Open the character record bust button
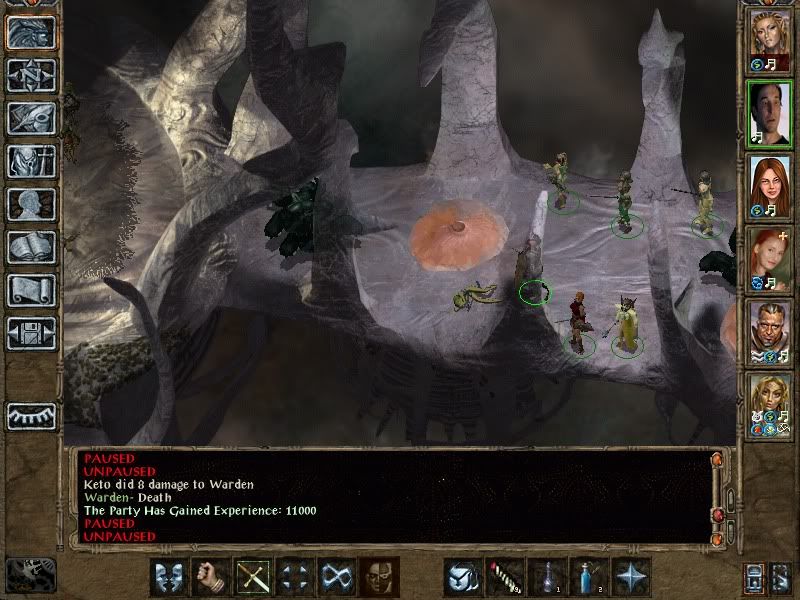This screenshot has width=800, height=600. 30,205
